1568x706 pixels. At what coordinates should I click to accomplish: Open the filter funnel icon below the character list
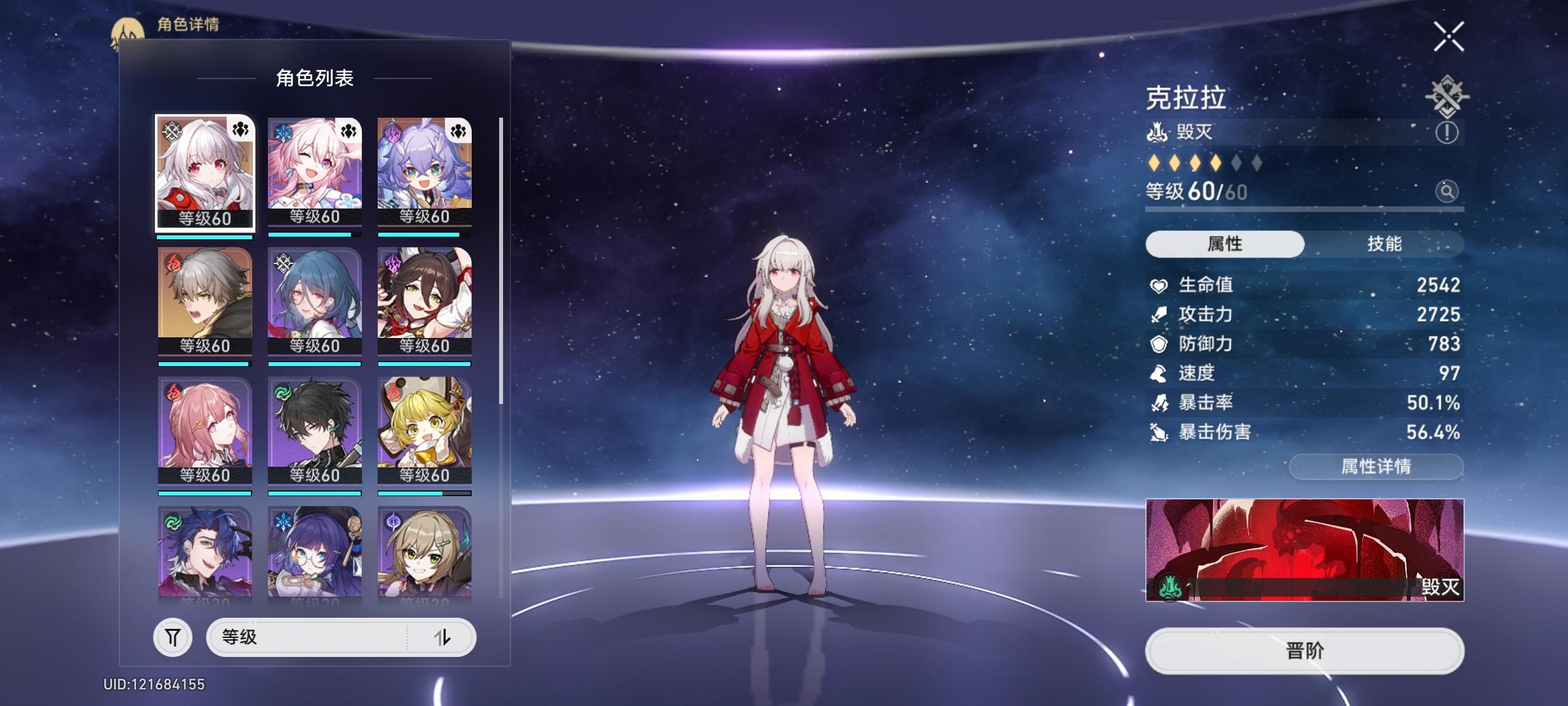tap(171, 637)
